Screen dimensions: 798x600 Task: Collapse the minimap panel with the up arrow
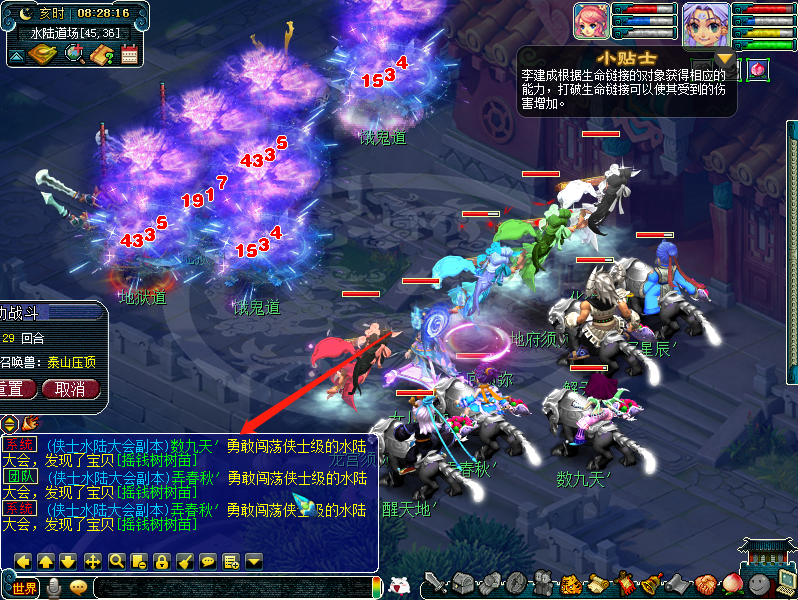(x=17, y=55)
